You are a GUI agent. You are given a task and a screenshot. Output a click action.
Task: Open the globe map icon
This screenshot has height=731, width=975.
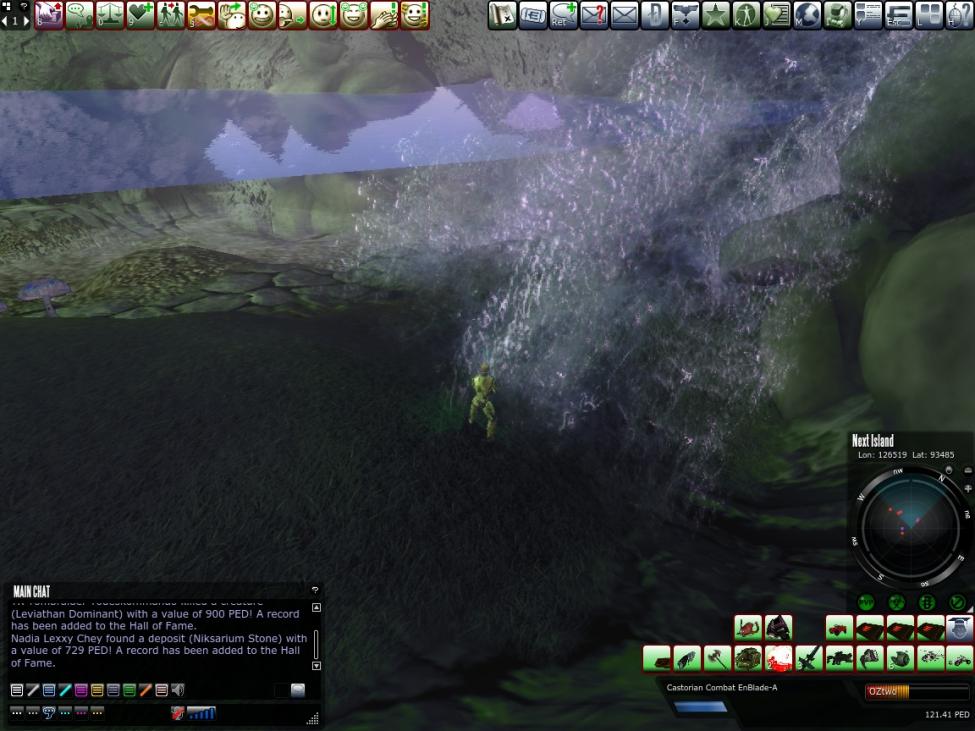[807, 15]
